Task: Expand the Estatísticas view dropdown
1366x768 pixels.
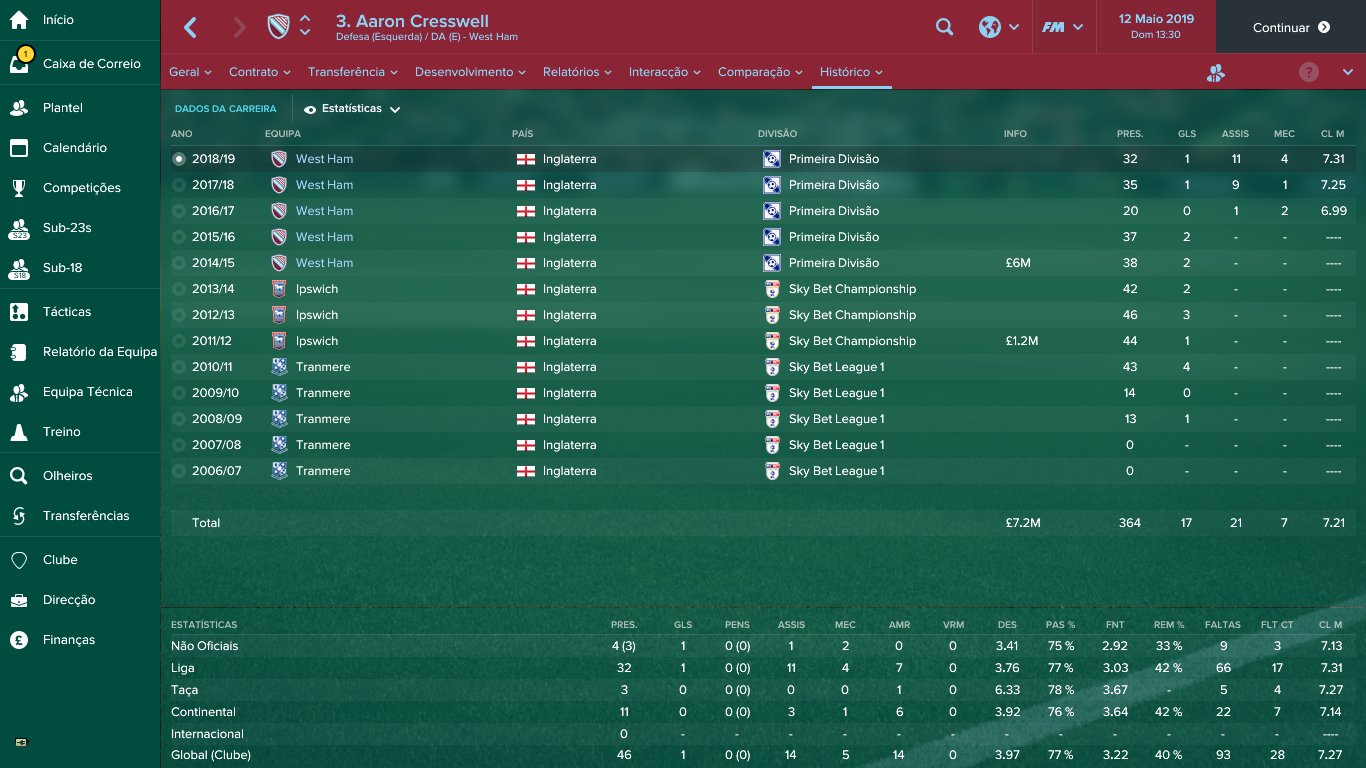Action: (352, 109)
